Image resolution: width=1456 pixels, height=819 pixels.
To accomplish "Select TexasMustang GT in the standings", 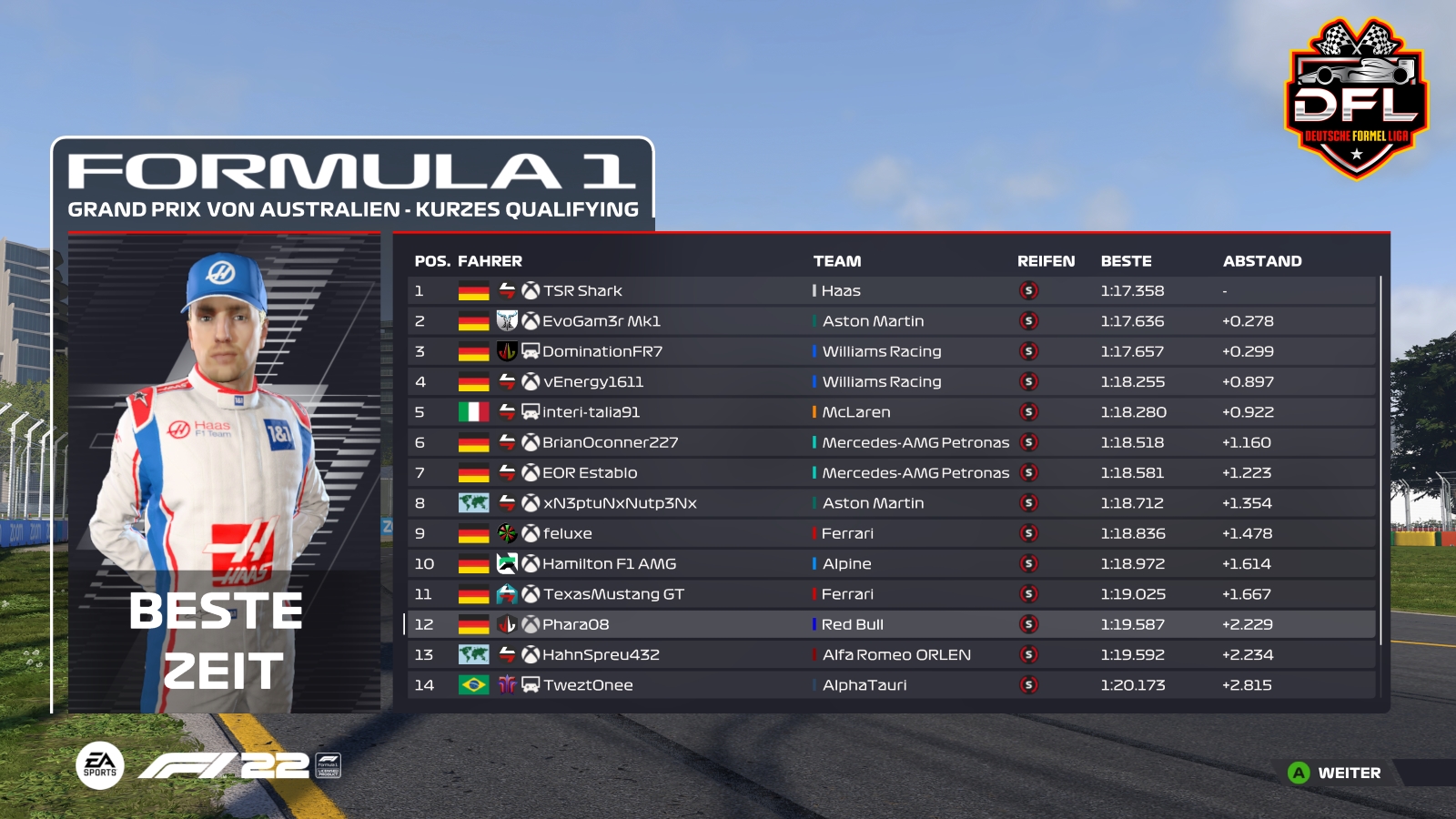I will pyautogui.click(x=613, y=594).
